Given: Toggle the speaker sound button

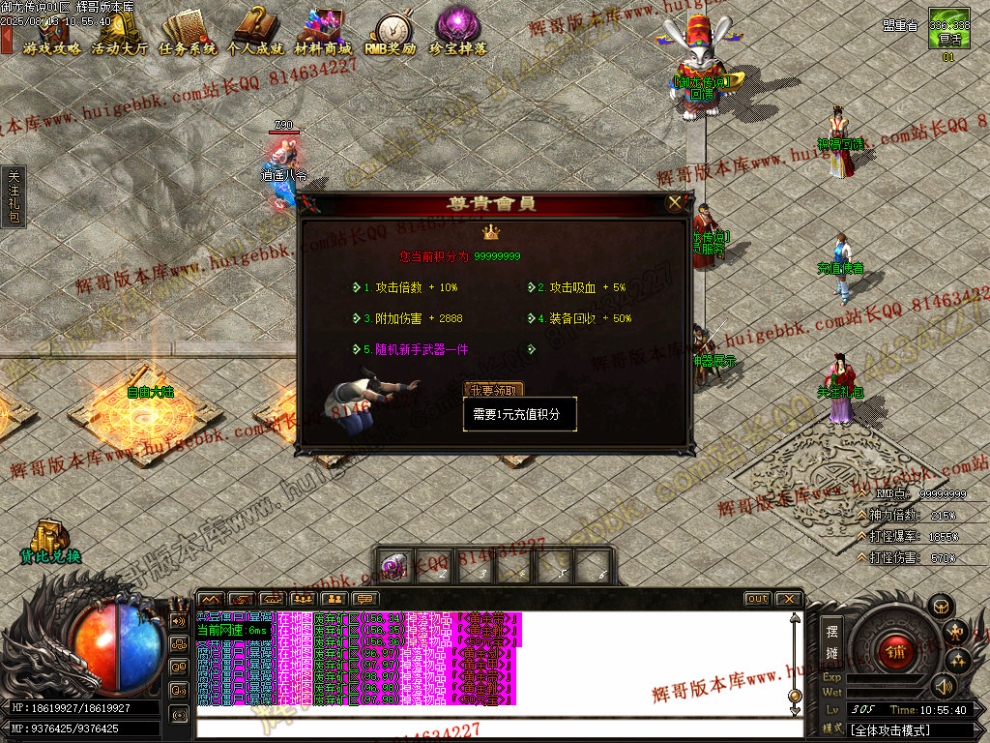Looking at the screenshot, I should 941,686.
